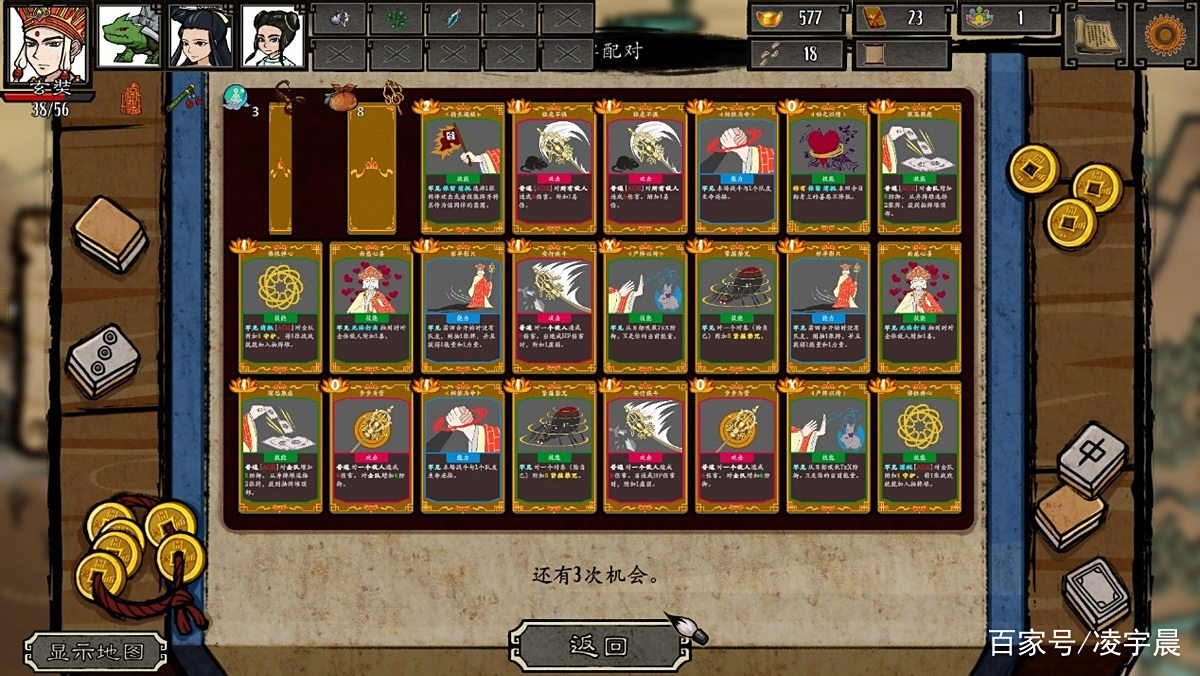1200x676 pixels.
Task: Inspect the golden knot charm relic
Action: [x=393, y=96]
